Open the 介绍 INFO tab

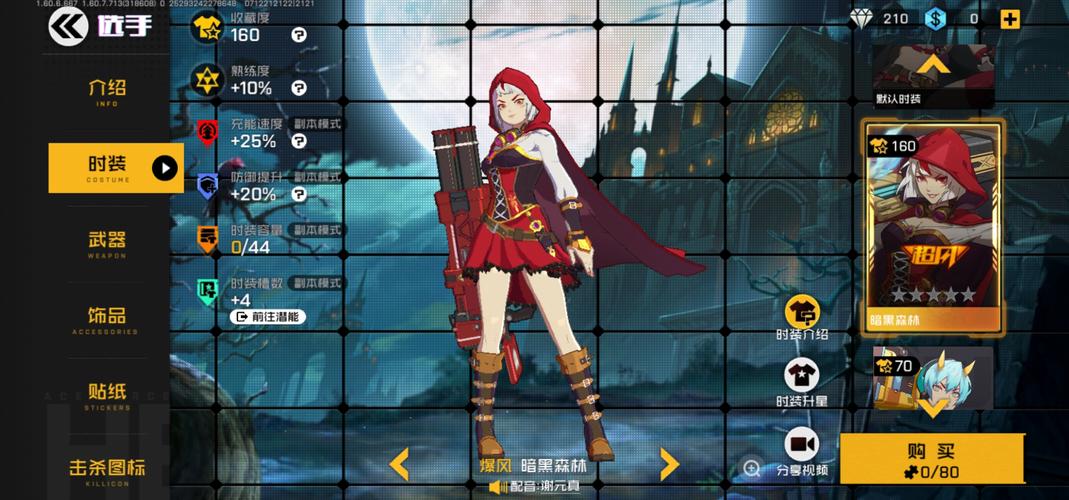coord(107,91)
